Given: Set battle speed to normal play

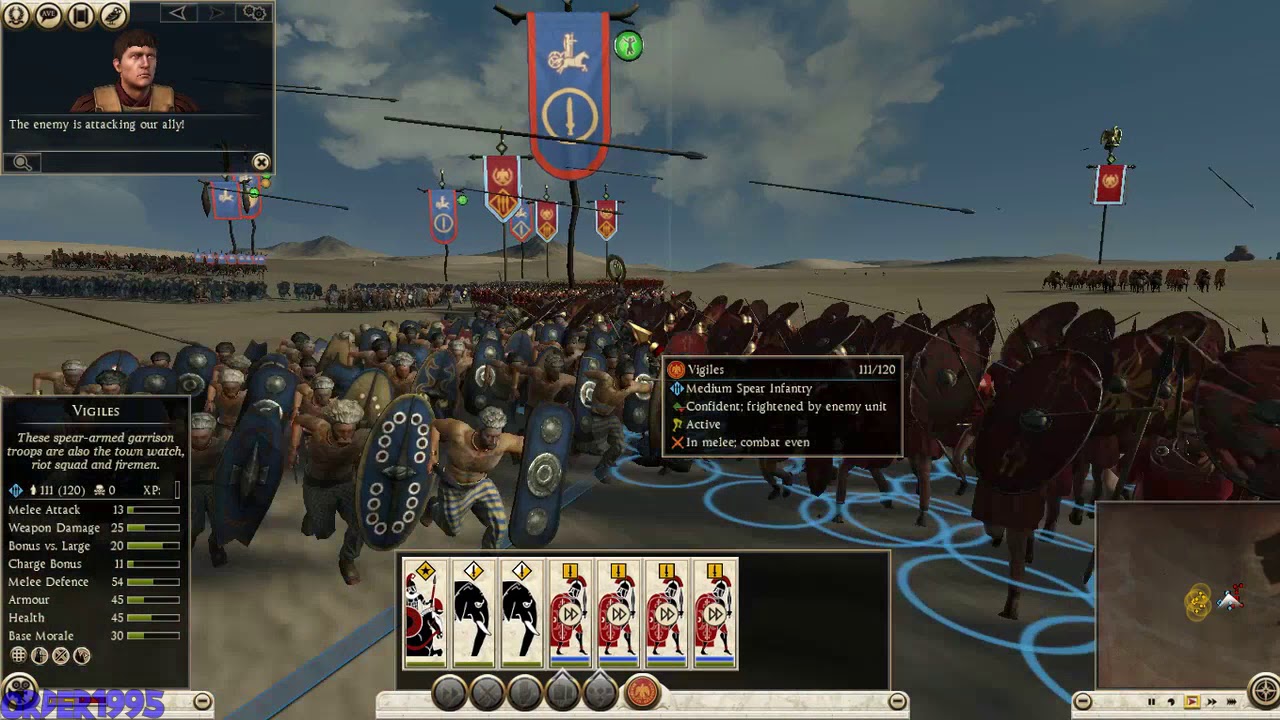Looking at the screenshot, I should [1192, 702].
